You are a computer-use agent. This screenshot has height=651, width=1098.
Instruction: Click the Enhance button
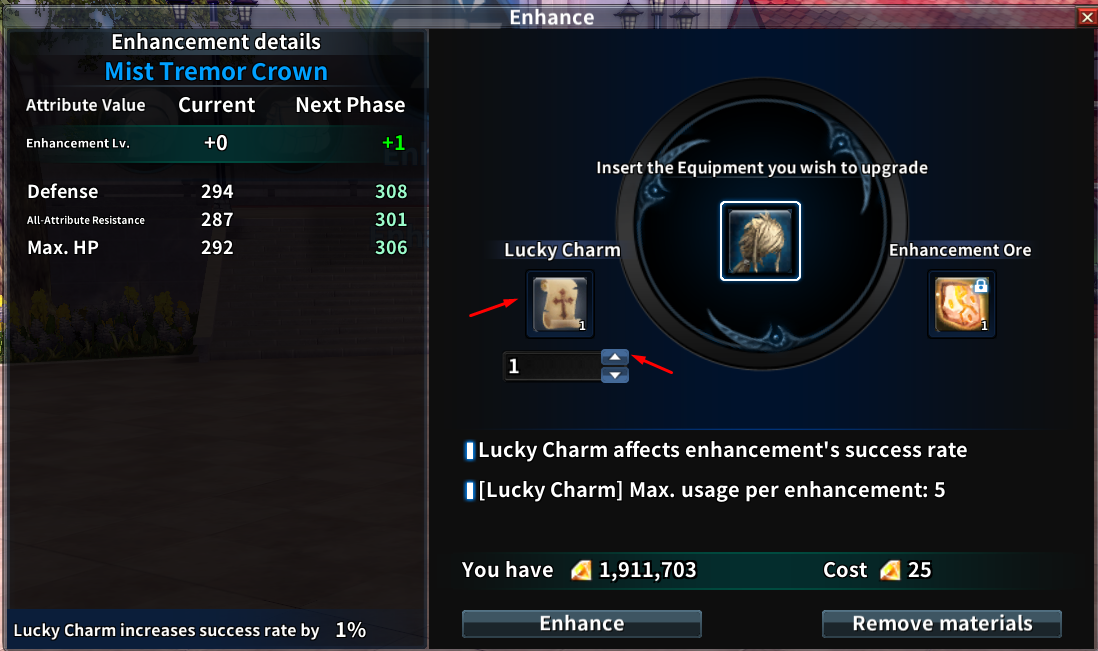pos(581,624)
